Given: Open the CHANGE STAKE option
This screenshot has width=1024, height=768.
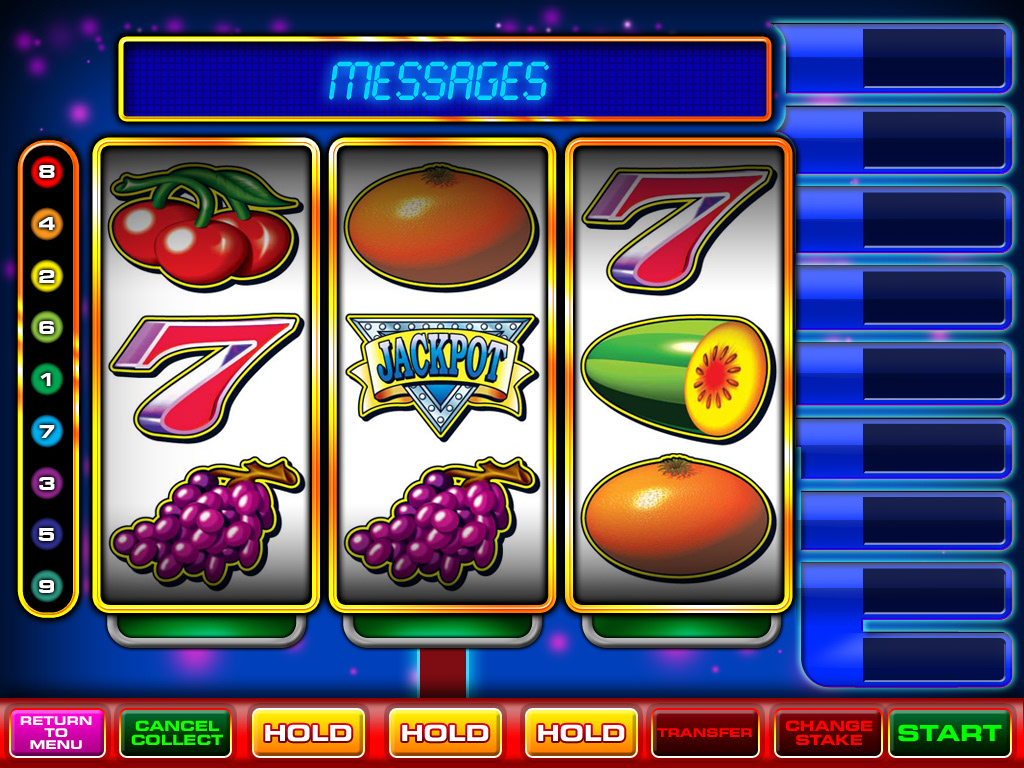Looking at the screenshot, I should (x=828, y=733).
